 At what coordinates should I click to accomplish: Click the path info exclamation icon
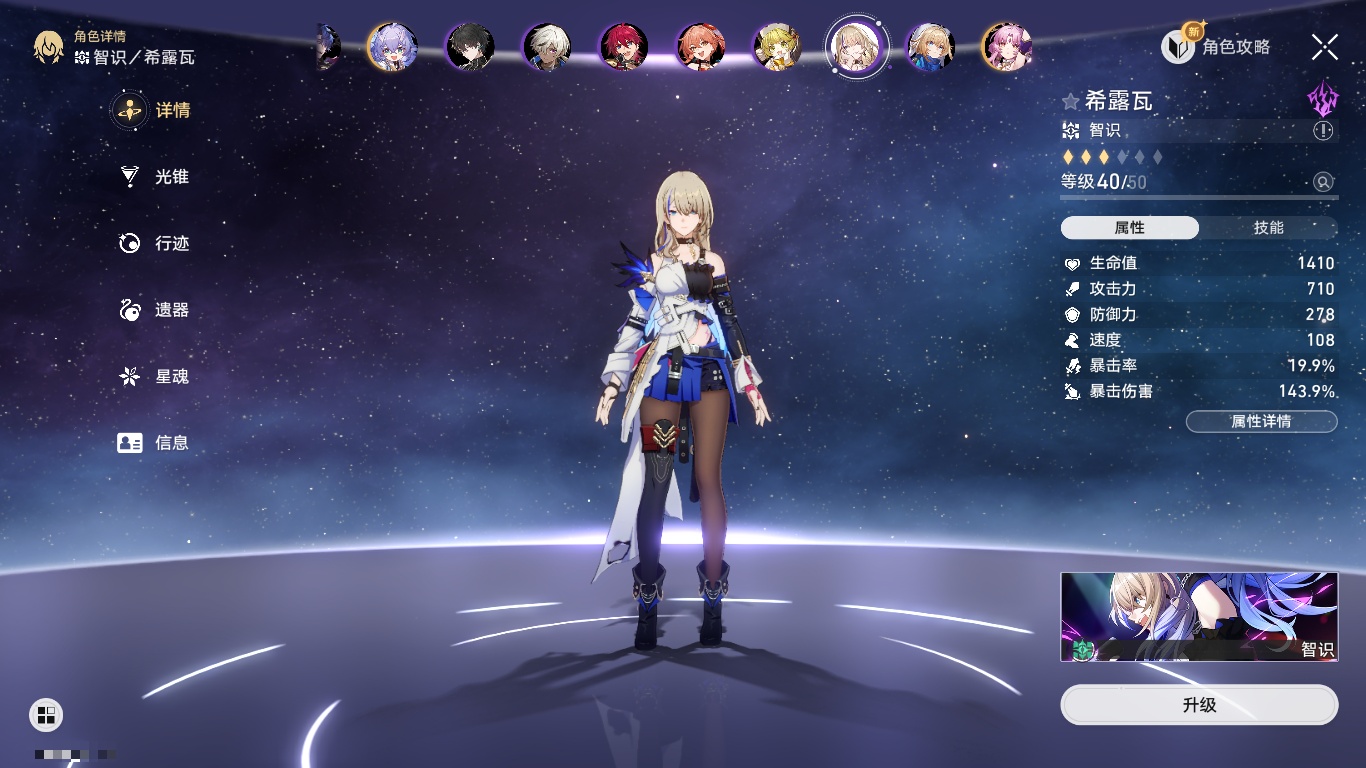(1323, 131)
